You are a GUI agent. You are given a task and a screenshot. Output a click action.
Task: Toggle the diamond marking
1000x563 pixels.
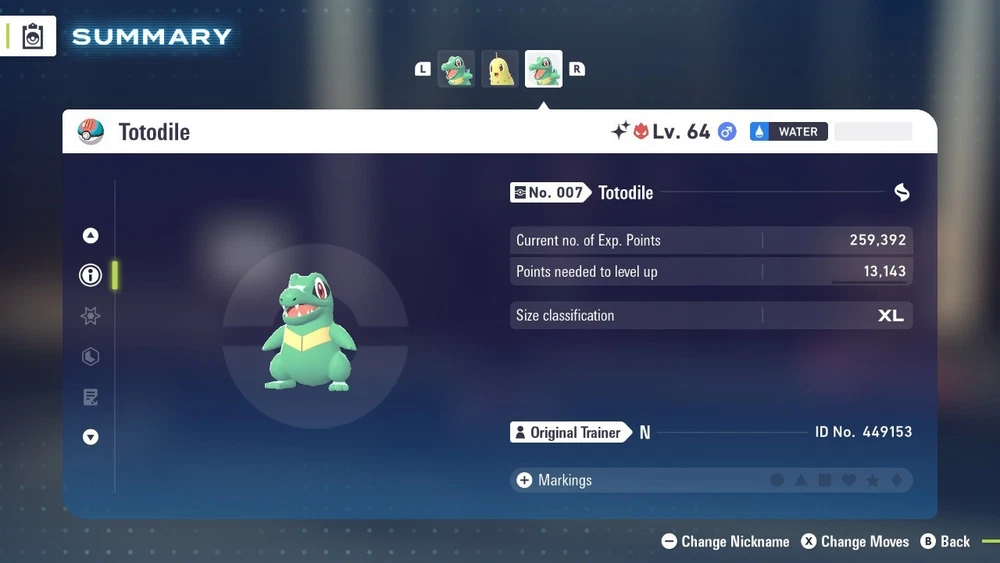click(896, 481)
